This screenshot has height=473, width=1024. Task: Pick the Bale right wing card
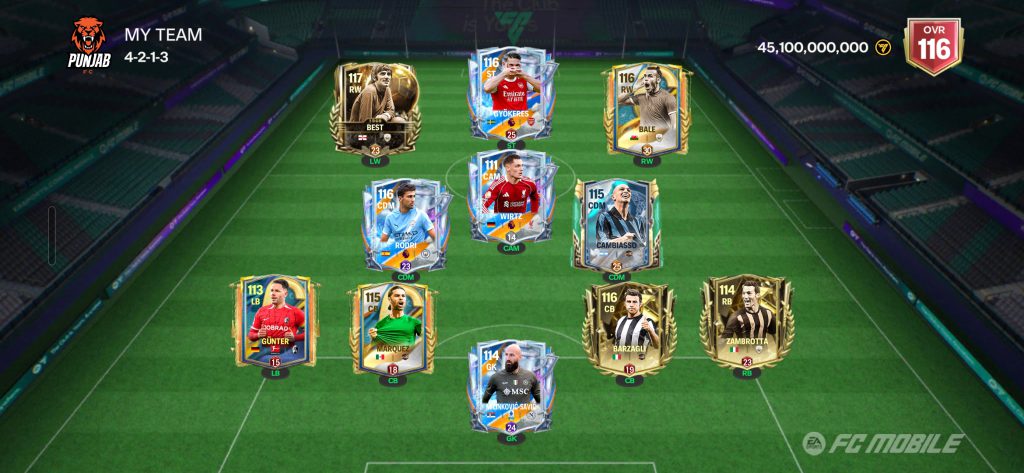click(646, 108)
